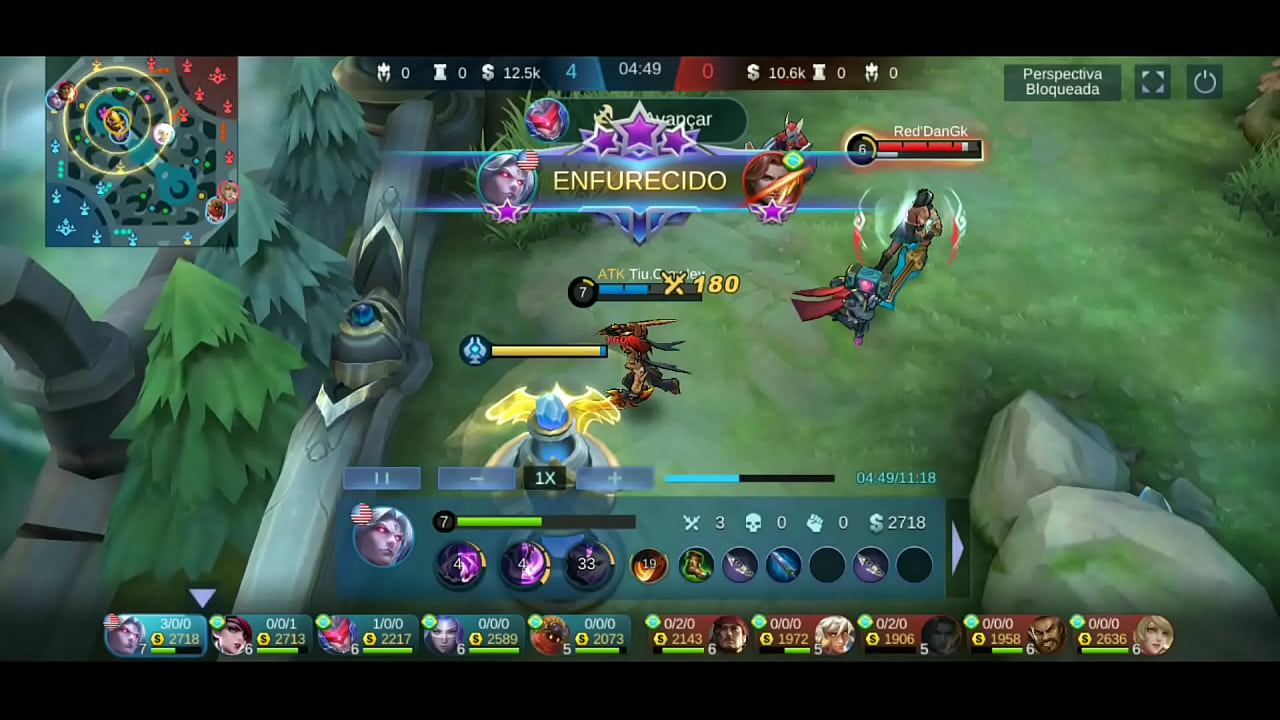Select the first purple skill icon

460,565
